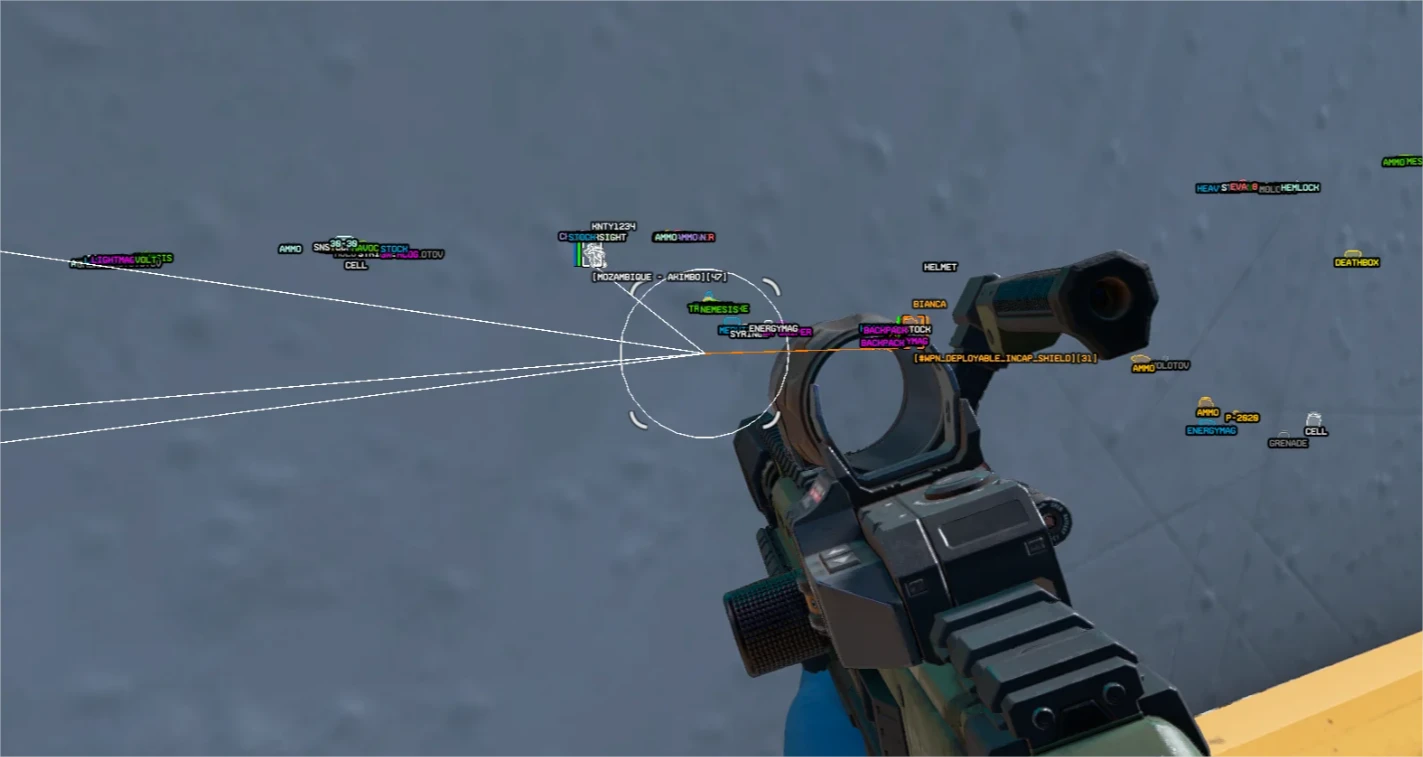Click the cyan ENERGYMAG label near P-2020

[1211, 430]
